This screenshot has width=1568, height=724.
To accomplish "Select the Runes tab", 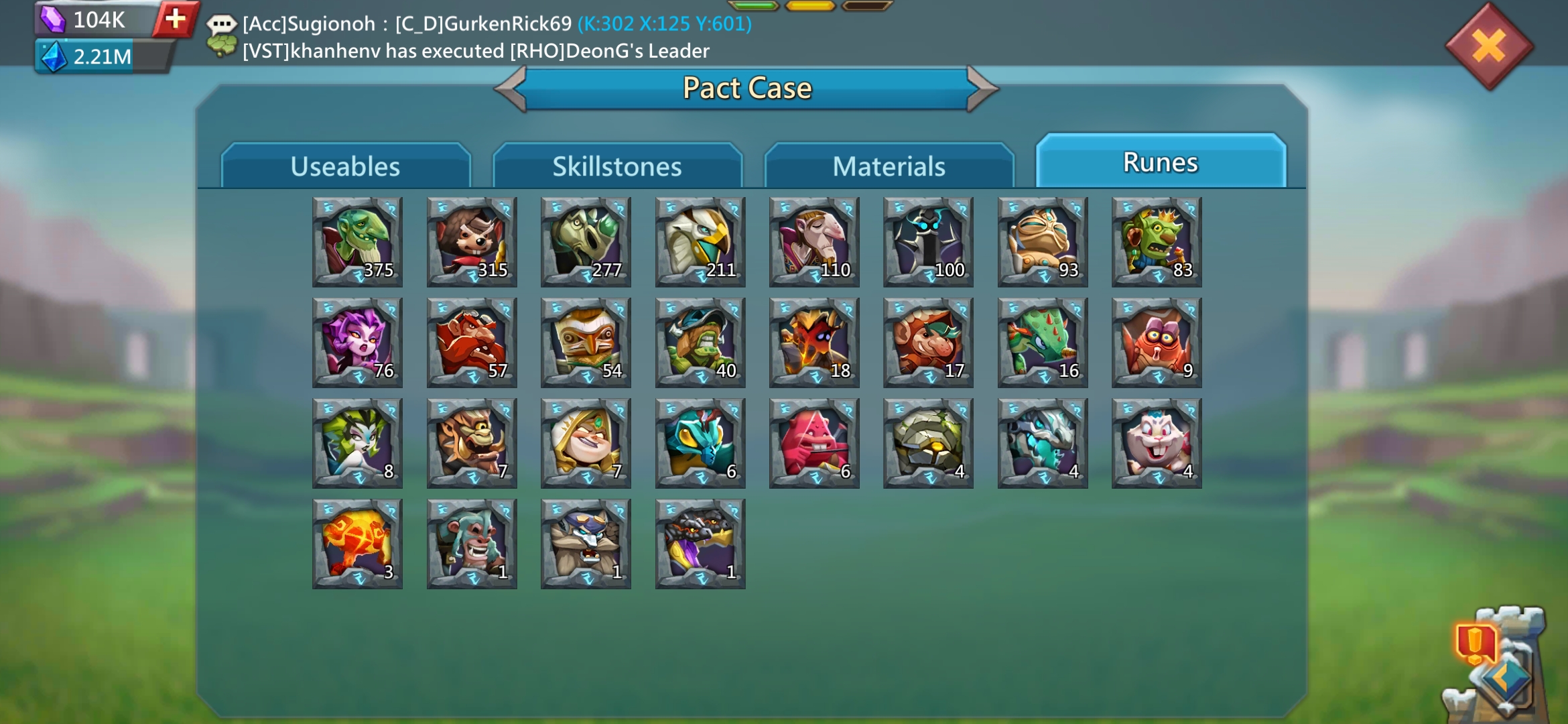I will point(1160,162).
